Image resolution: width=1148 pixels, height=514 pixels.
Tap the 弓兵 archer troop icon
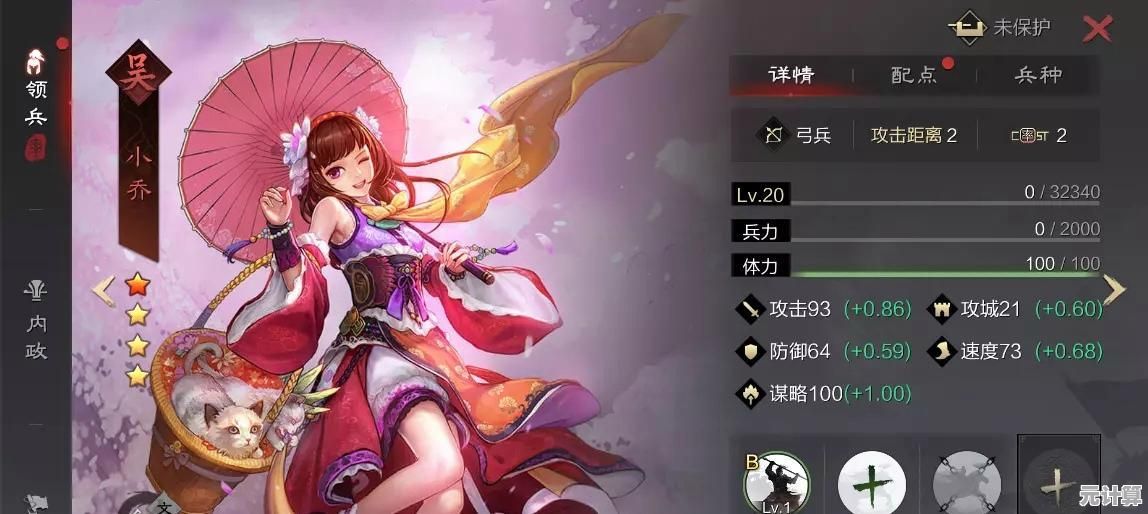[x=773, y=135]
